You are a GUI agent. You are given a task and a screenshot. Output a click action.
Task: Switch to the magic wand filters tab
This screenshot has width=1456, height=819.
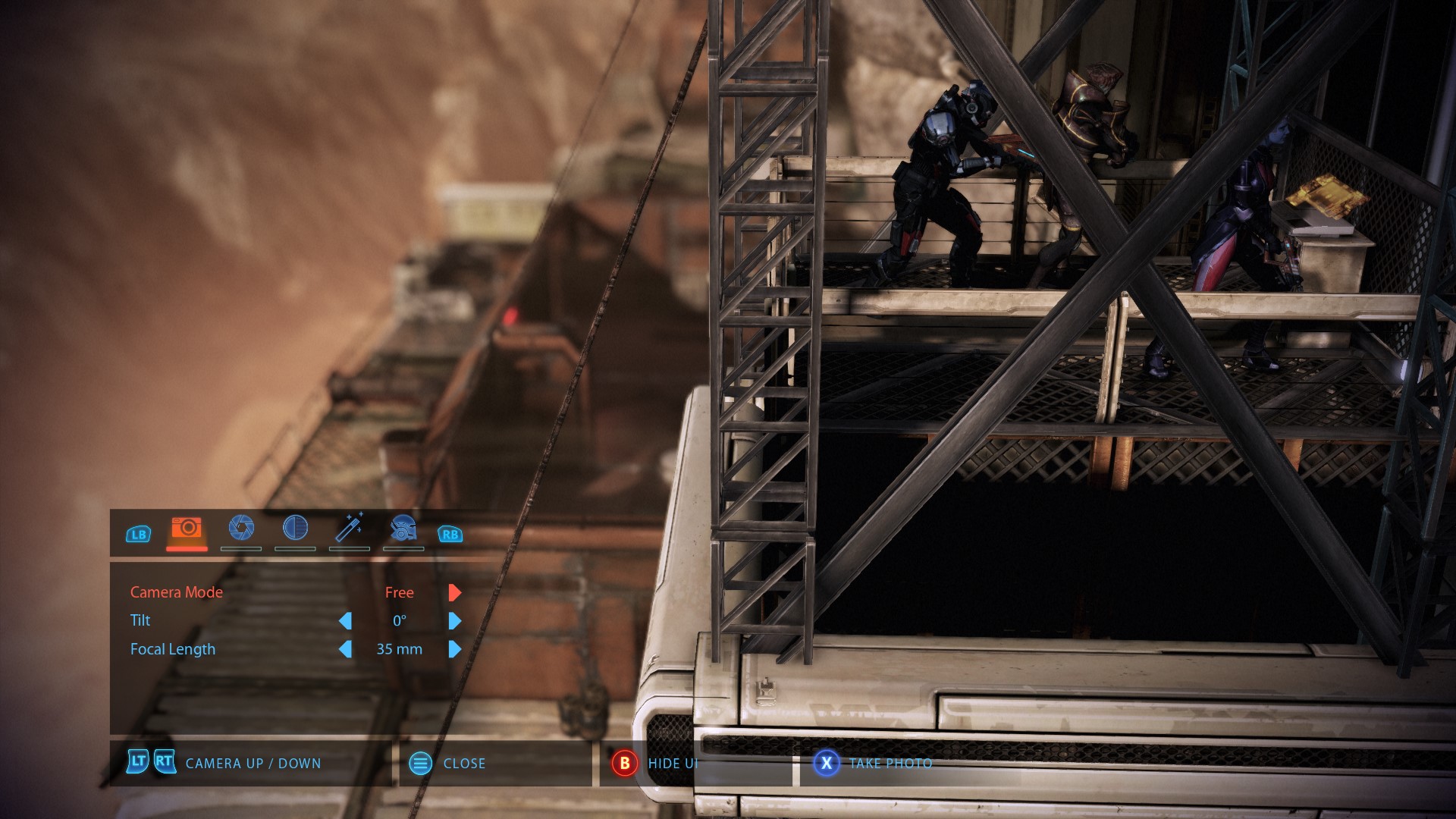coord(350,529)
